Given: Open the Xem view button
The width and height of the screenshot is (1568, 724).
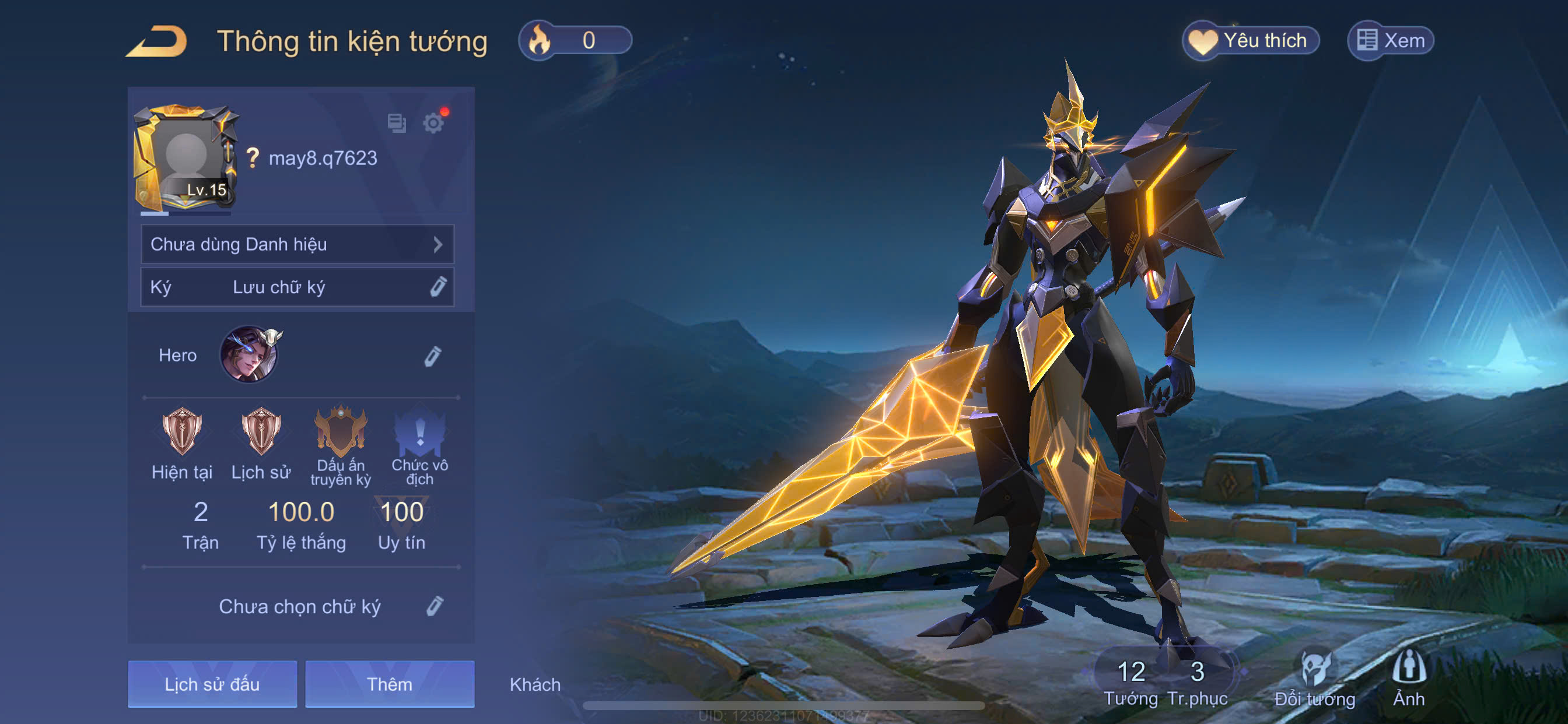Looking at the screenshot, I should tap(1391, 41).
